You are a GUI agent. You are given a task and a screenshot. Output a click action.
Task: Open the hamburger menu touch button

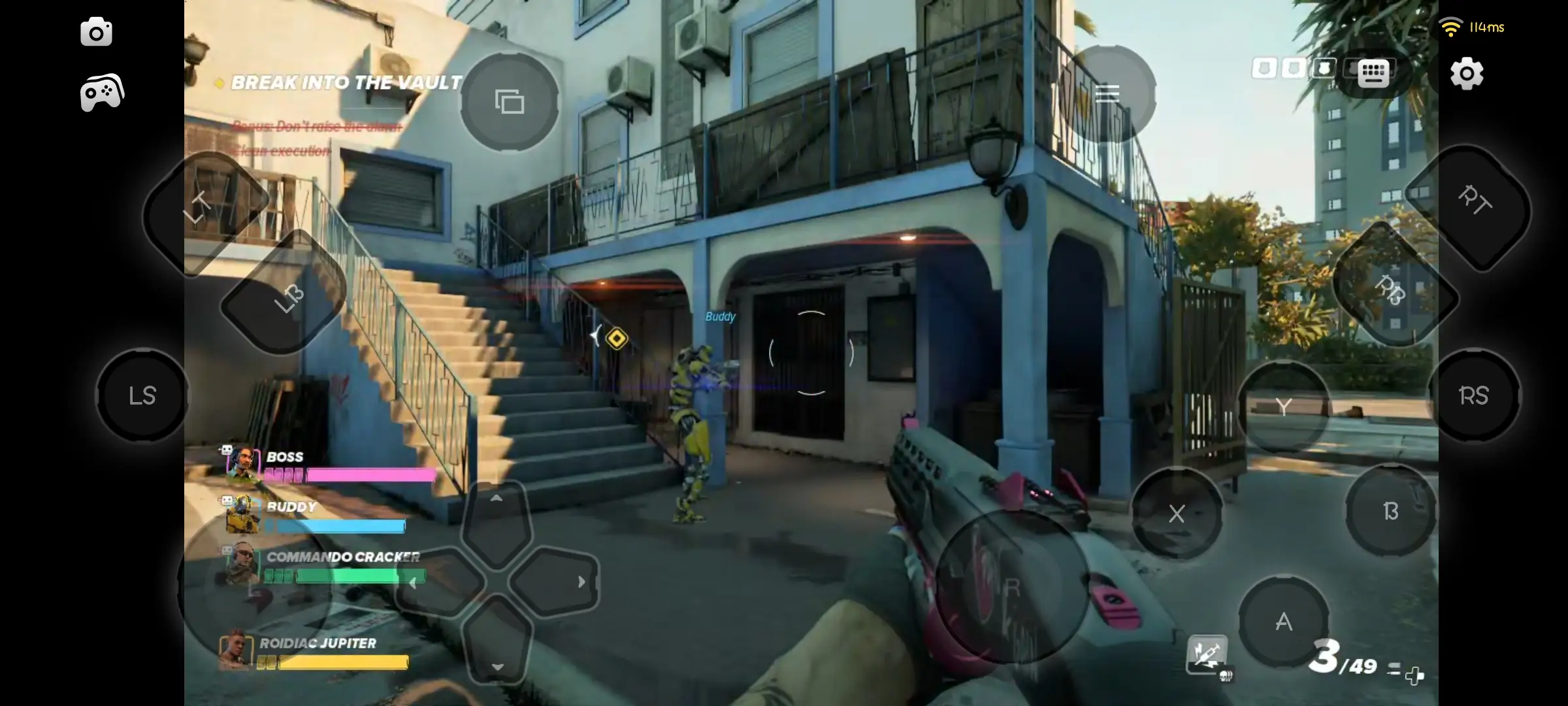(1107, 94)
